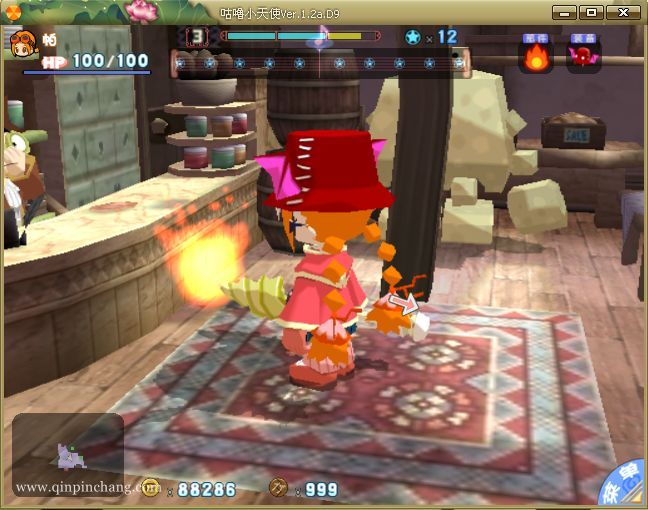Click the minimap panel
The width and height of the screenshot is (648, 510).
(68, 456)
